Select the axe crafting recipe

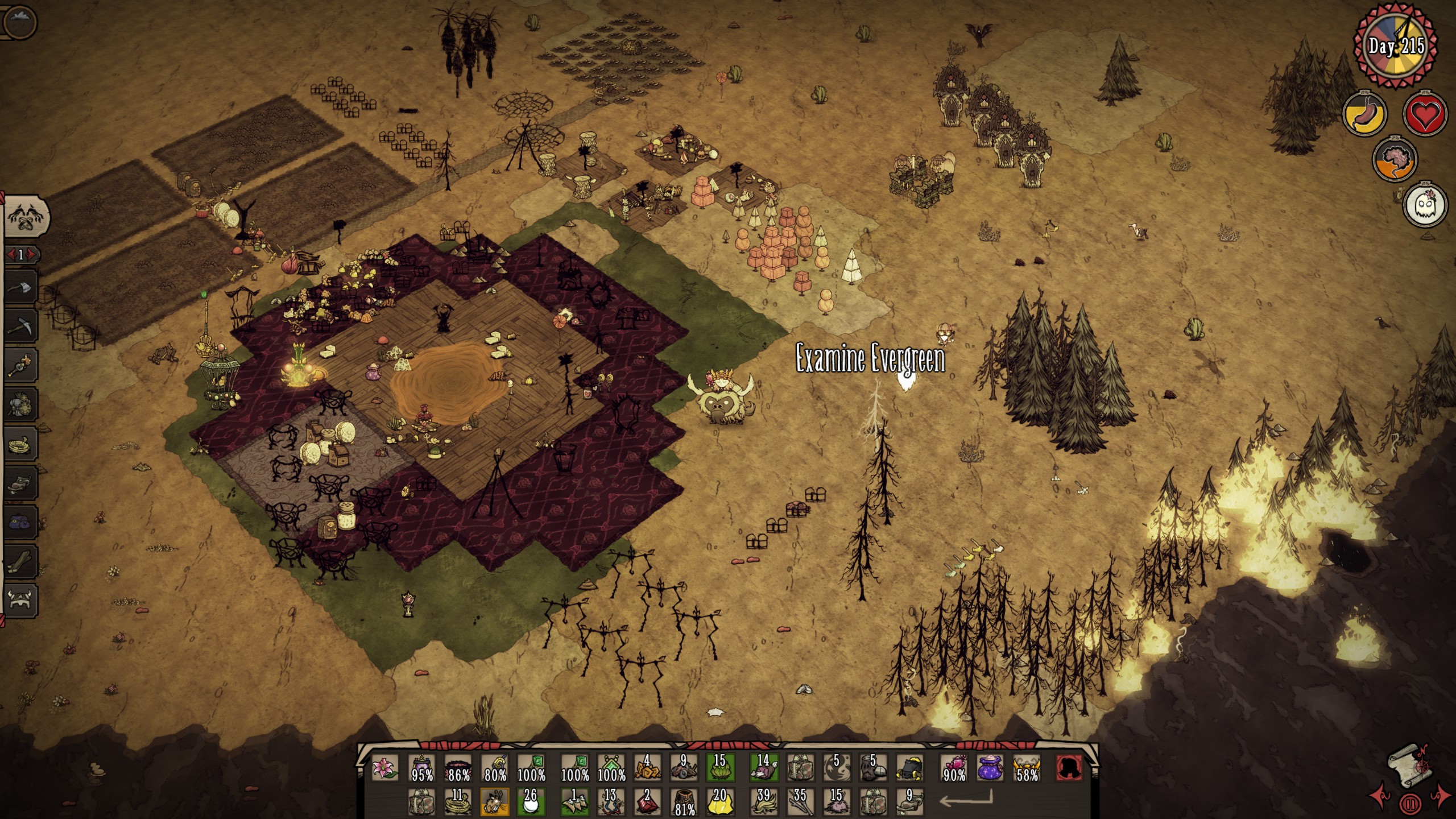[x=20, y=286]
